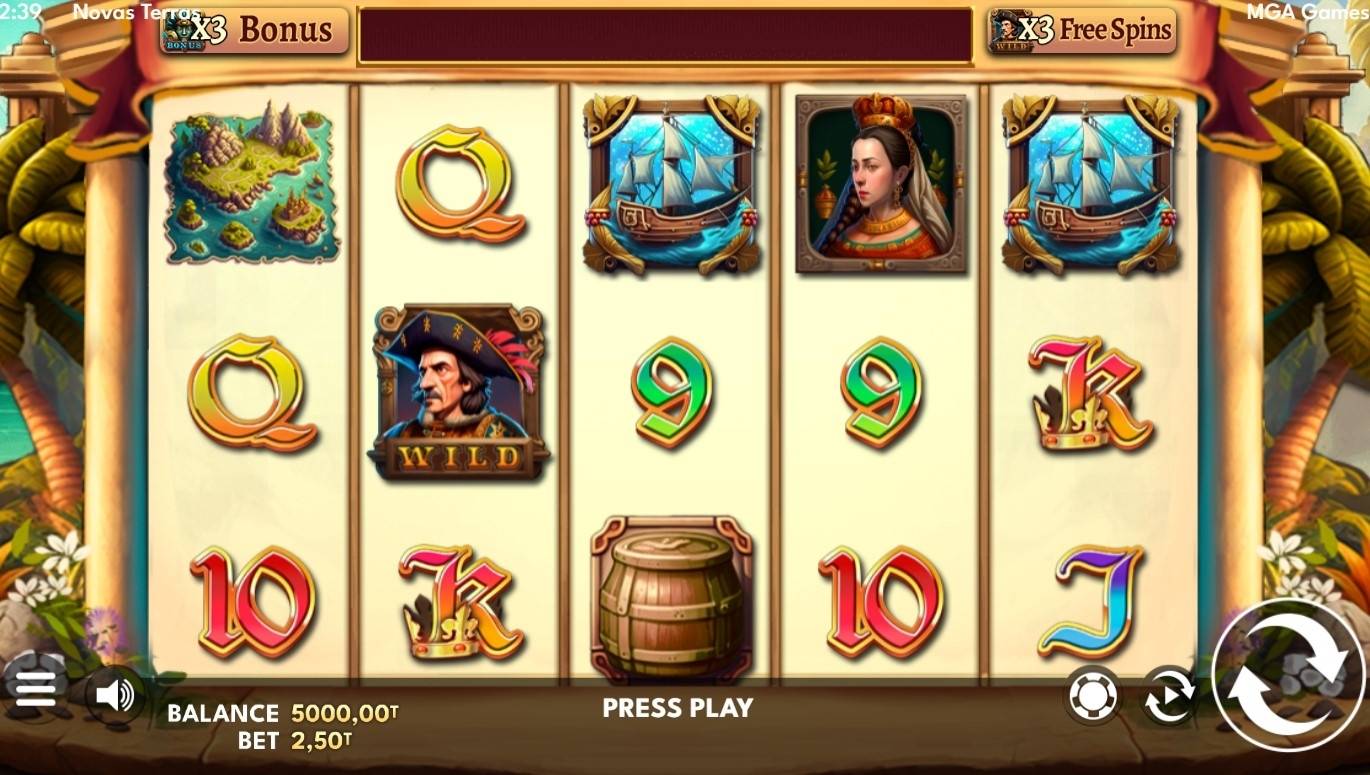
Task: Activate autoplay with the small circular arrows
Action: [x=1169, y=696]
